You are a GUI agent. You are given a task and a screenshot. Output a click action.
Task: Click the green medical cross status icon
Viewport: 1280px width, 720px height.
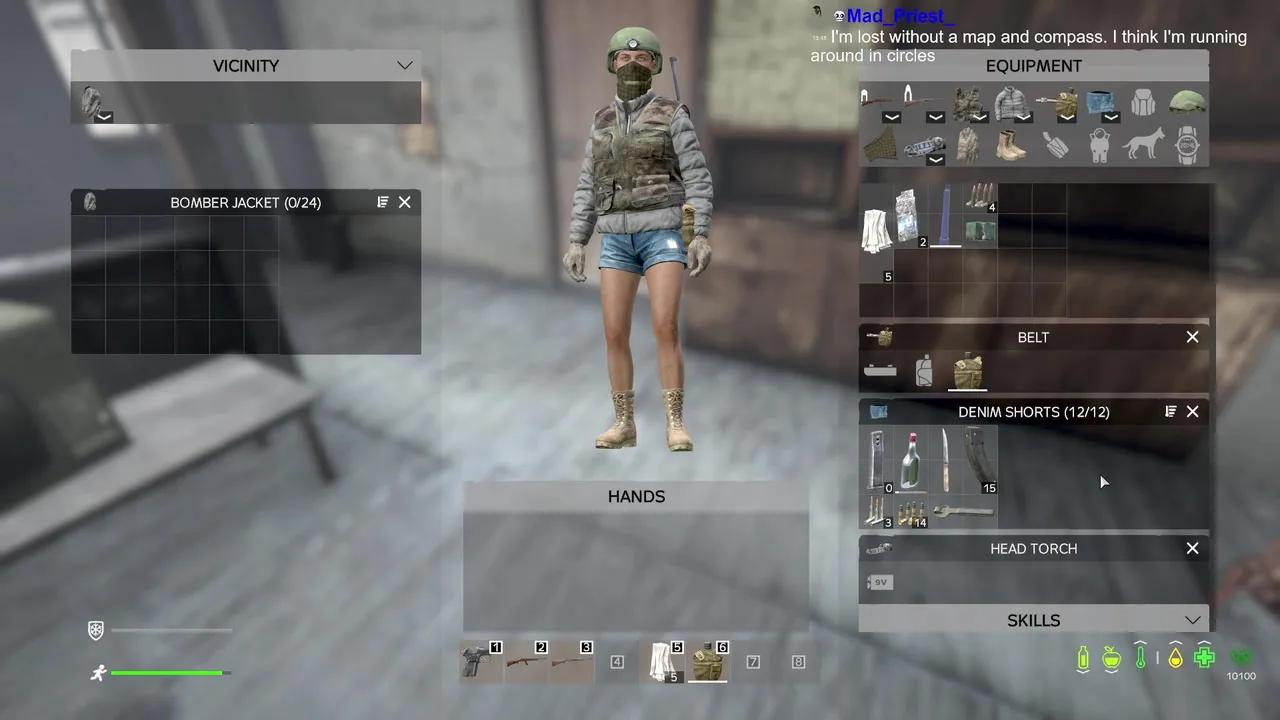1204,658
